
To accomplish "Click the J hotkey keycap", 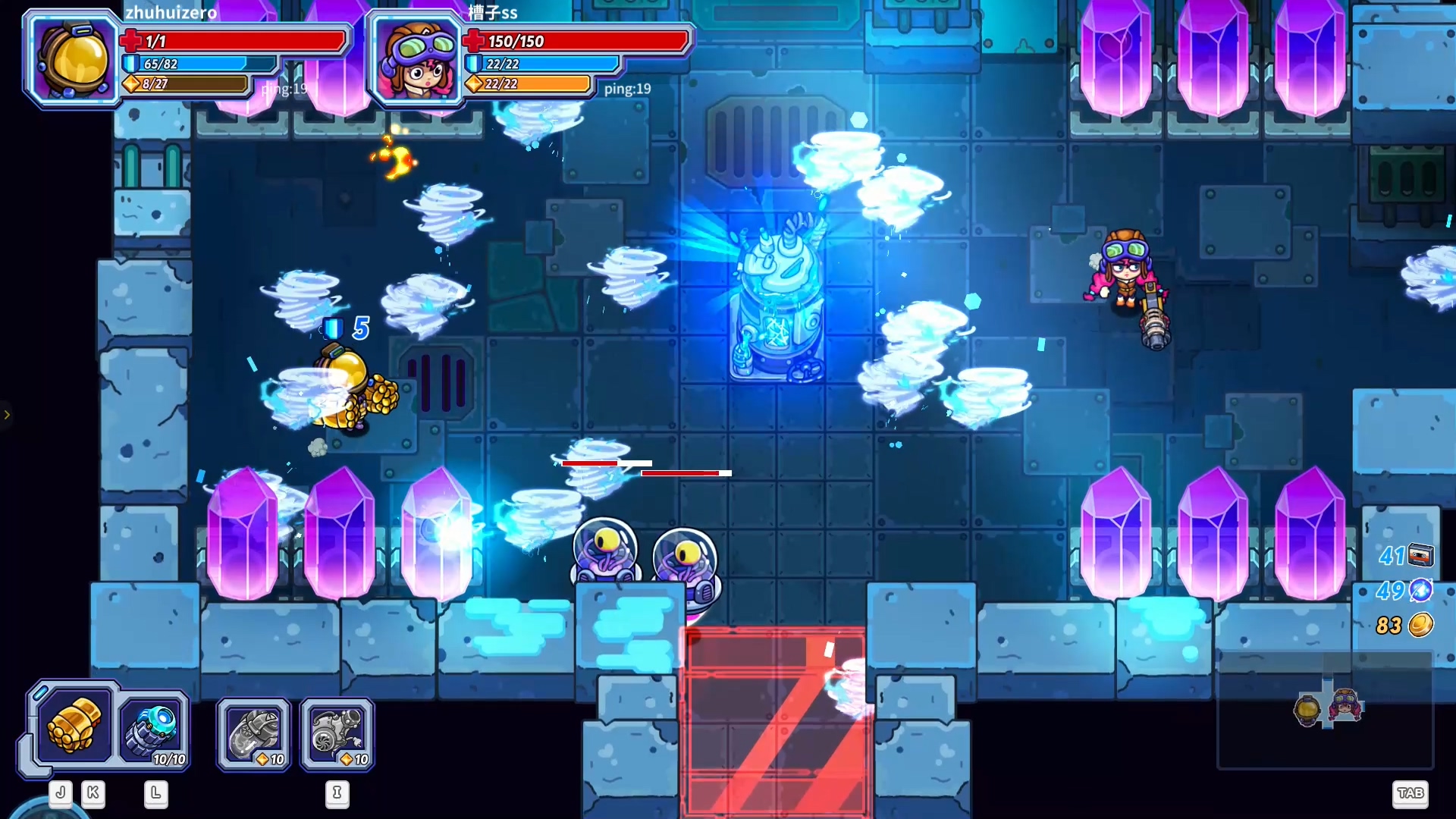I will point(60,793).
